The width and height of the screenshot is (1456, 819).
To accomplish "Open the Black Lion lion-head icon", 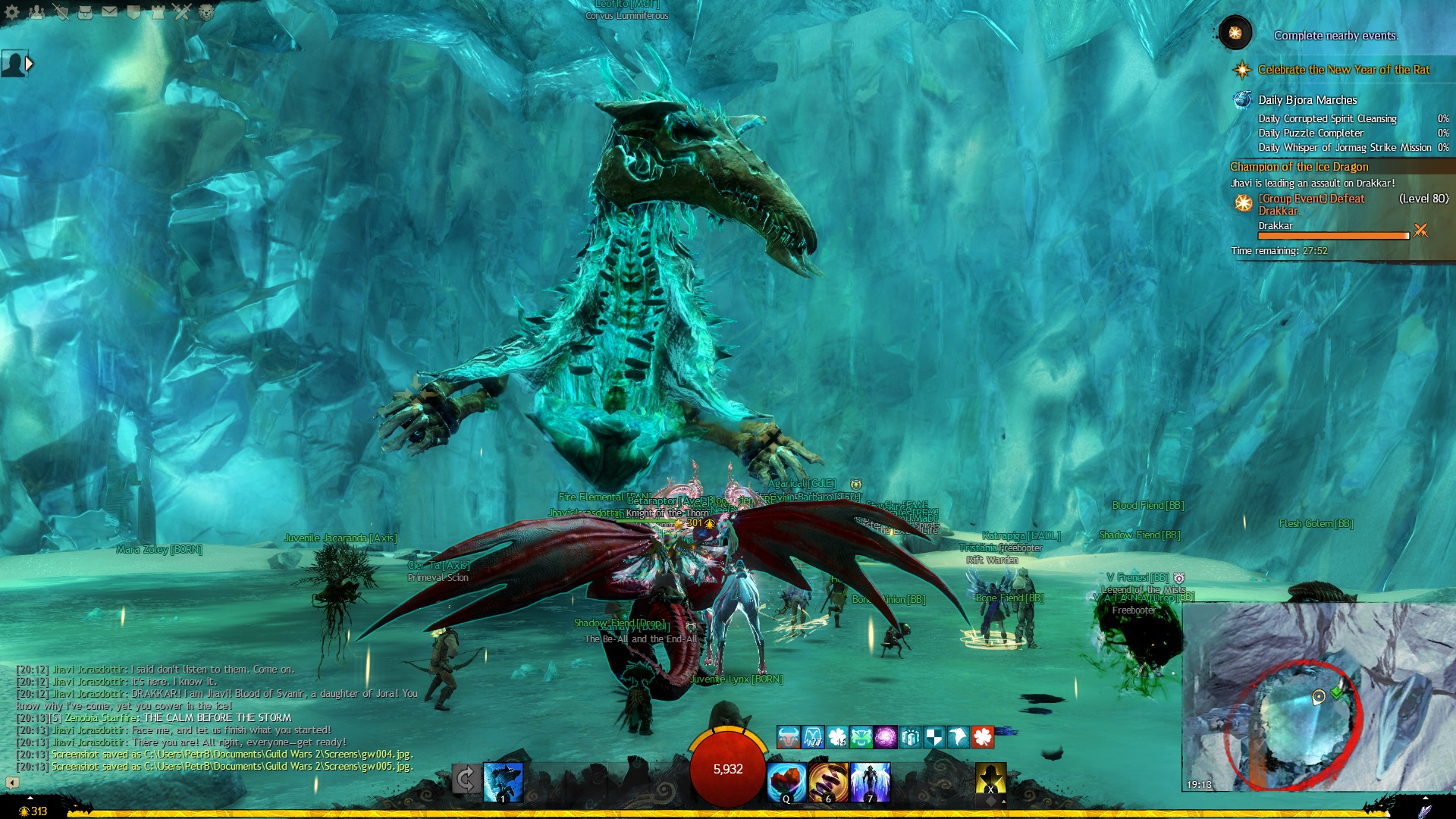I will click(x=206, y=12).
